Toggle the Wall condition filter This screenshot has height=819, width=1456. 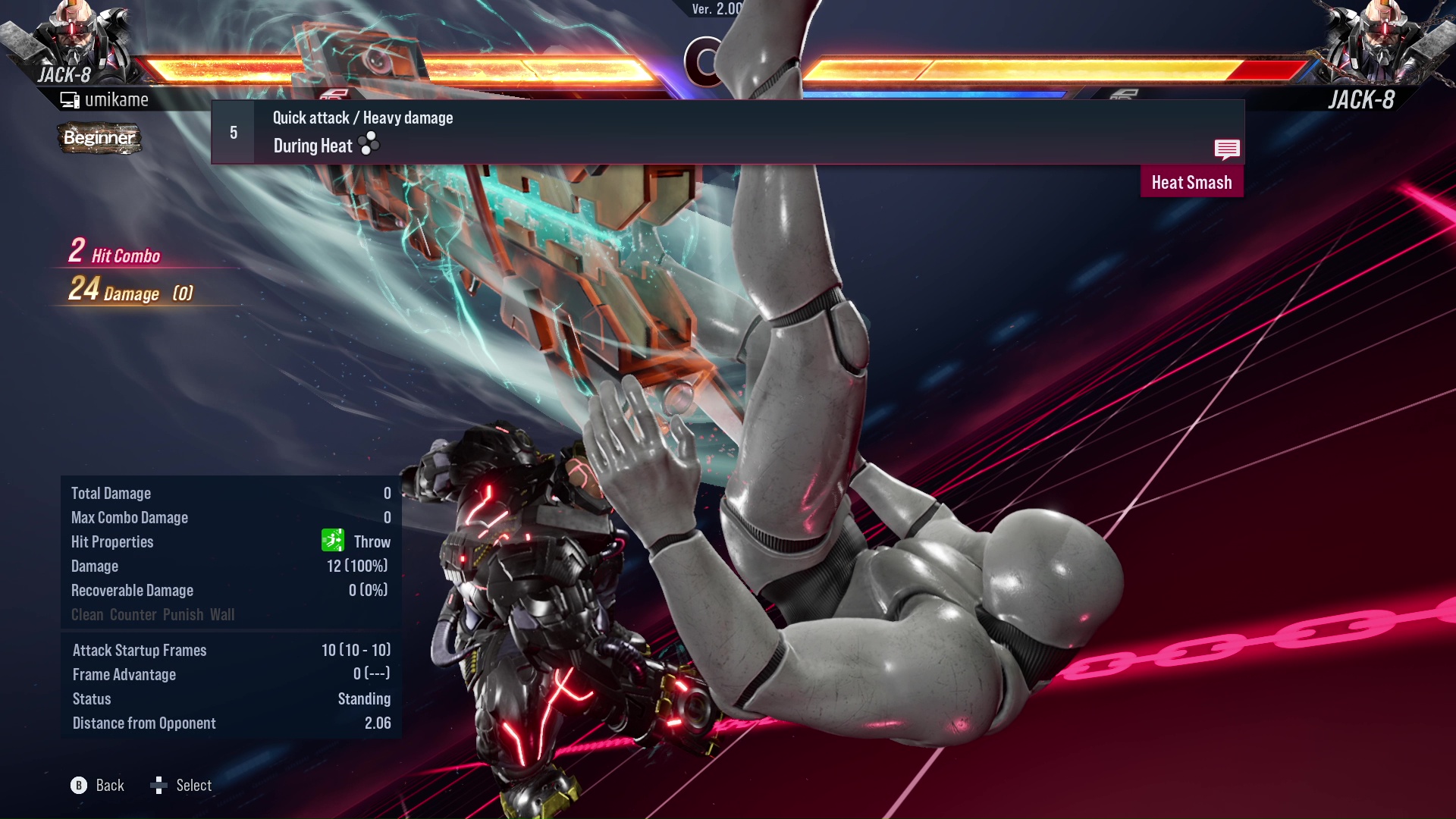(x=222, y=614)
